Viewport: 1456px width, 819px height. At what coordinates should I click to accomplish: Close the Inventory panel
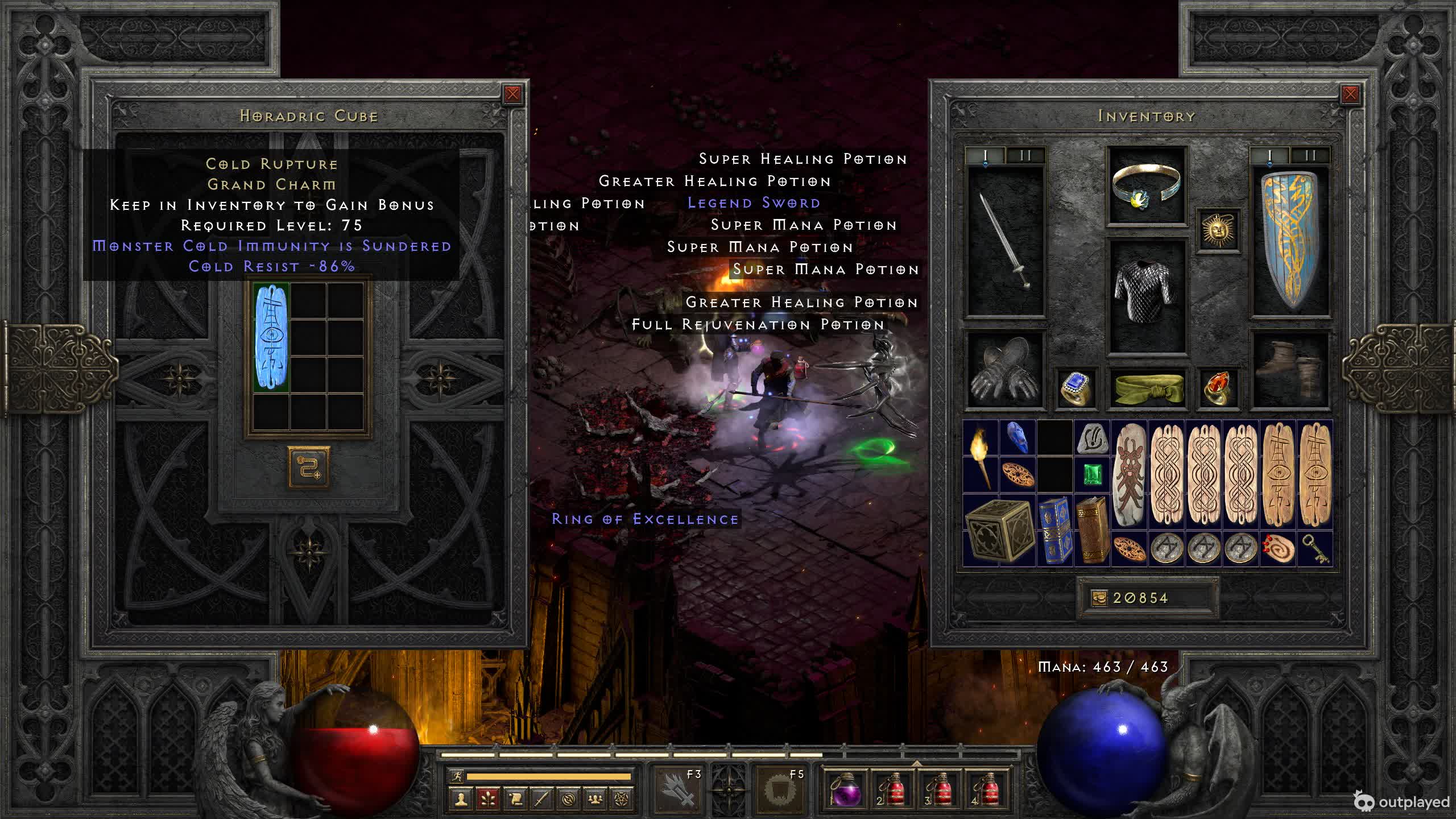[x=1350, y=94]
